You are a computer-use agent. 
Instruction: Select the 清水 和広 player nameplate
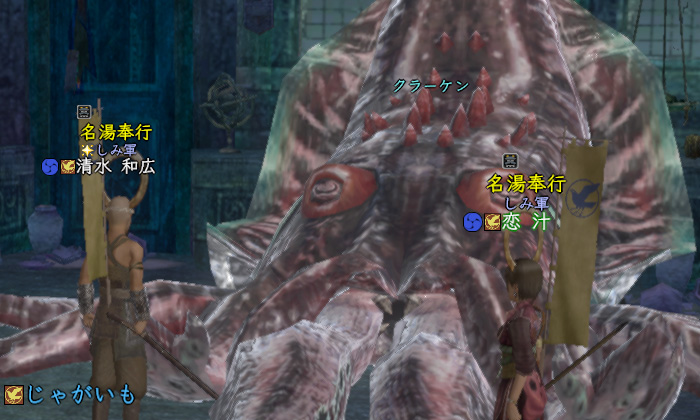pos(116,167)
